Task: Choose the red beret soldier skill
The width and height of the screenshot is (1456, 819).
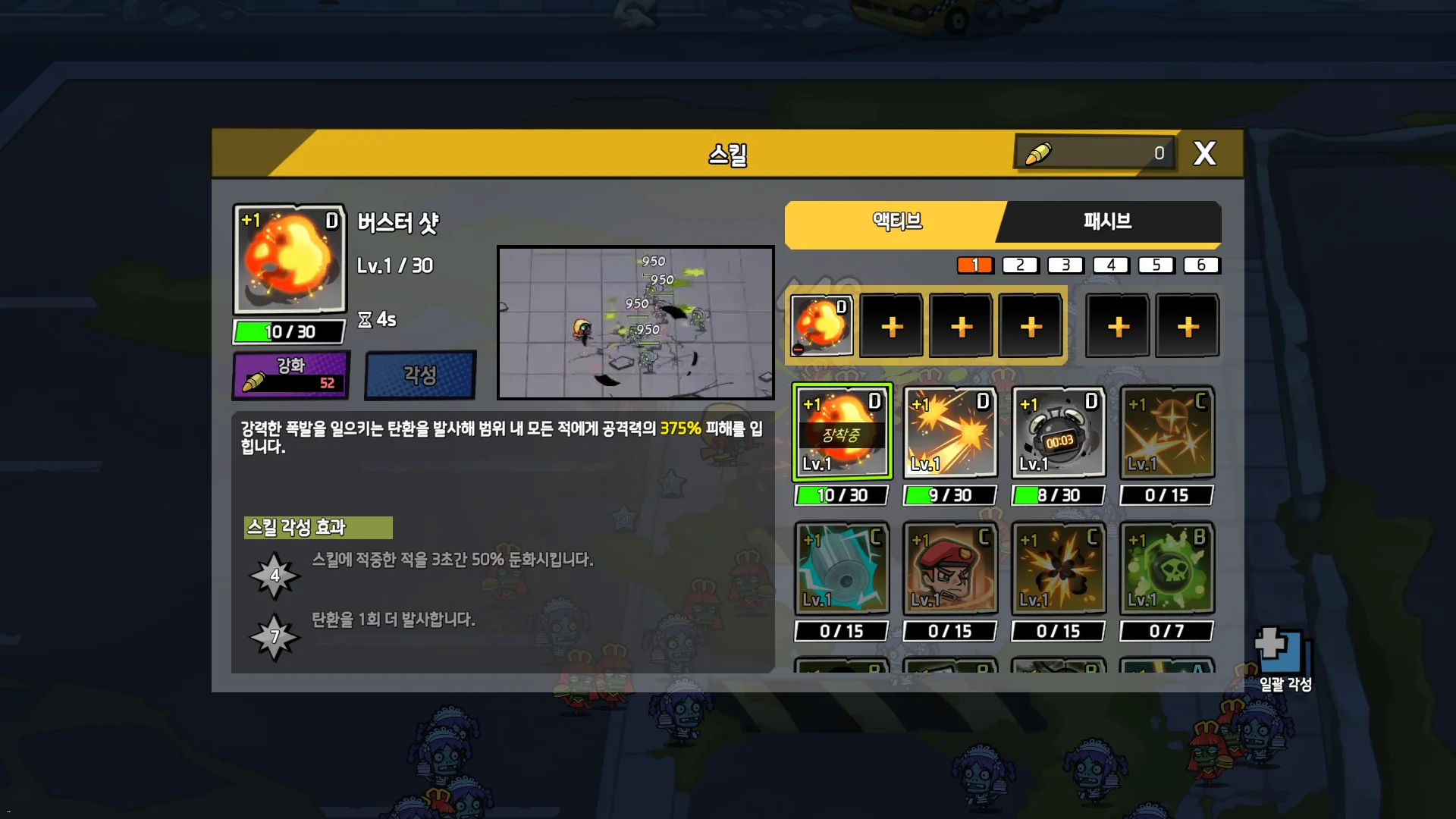Action: 950,568
